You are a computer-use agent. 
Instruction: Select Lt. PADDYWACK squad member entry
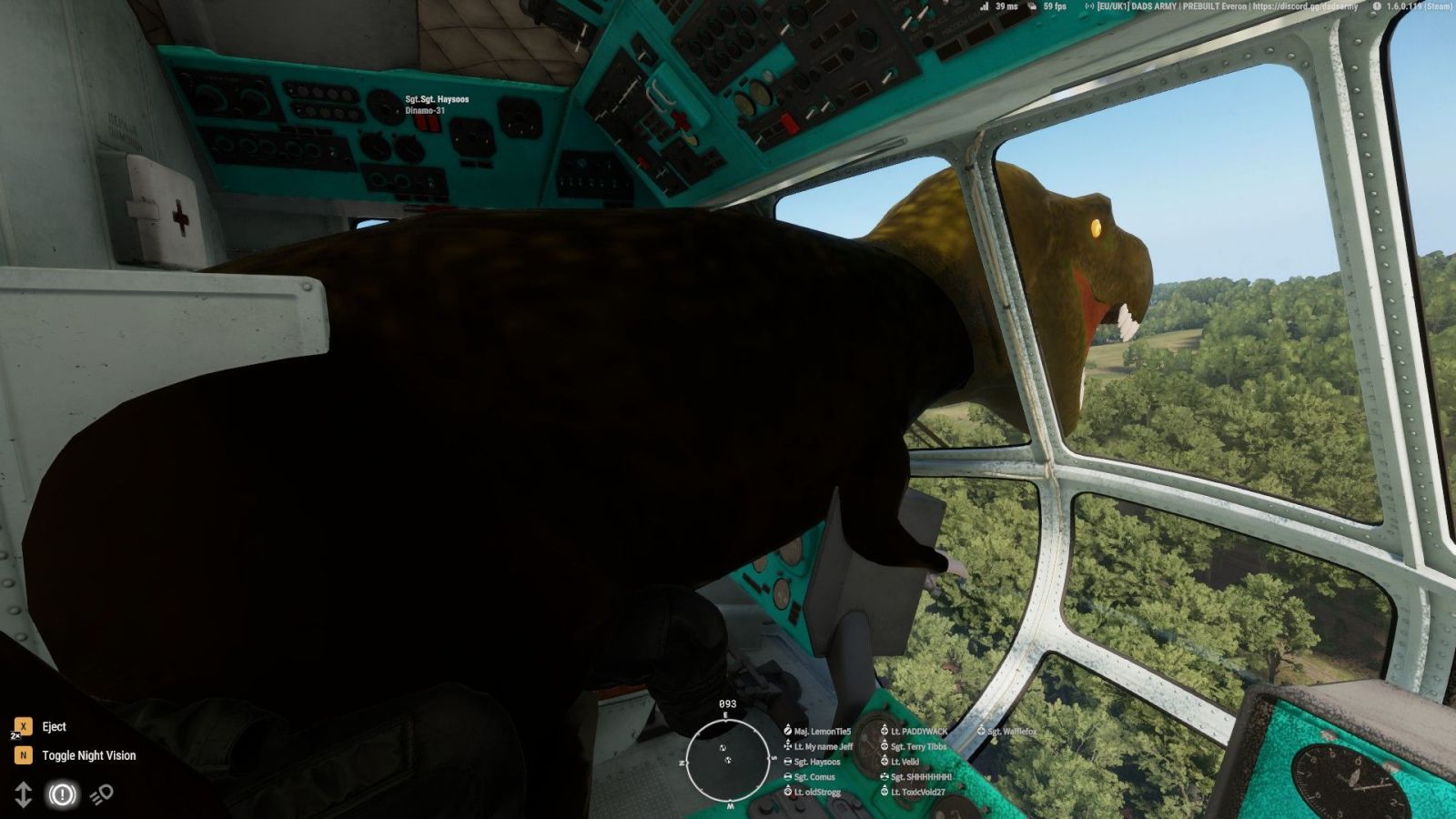[x=918, y=732]
